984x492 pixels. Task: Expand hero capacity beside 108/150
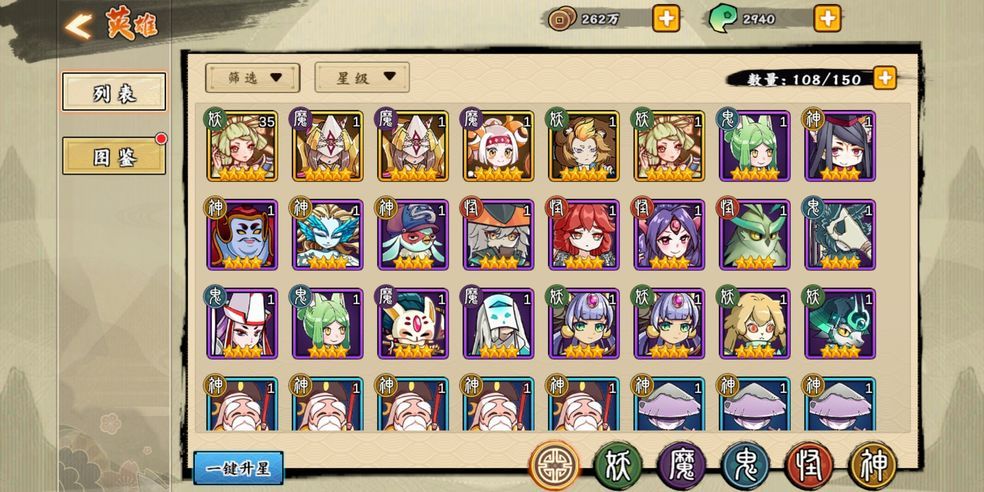884,78
